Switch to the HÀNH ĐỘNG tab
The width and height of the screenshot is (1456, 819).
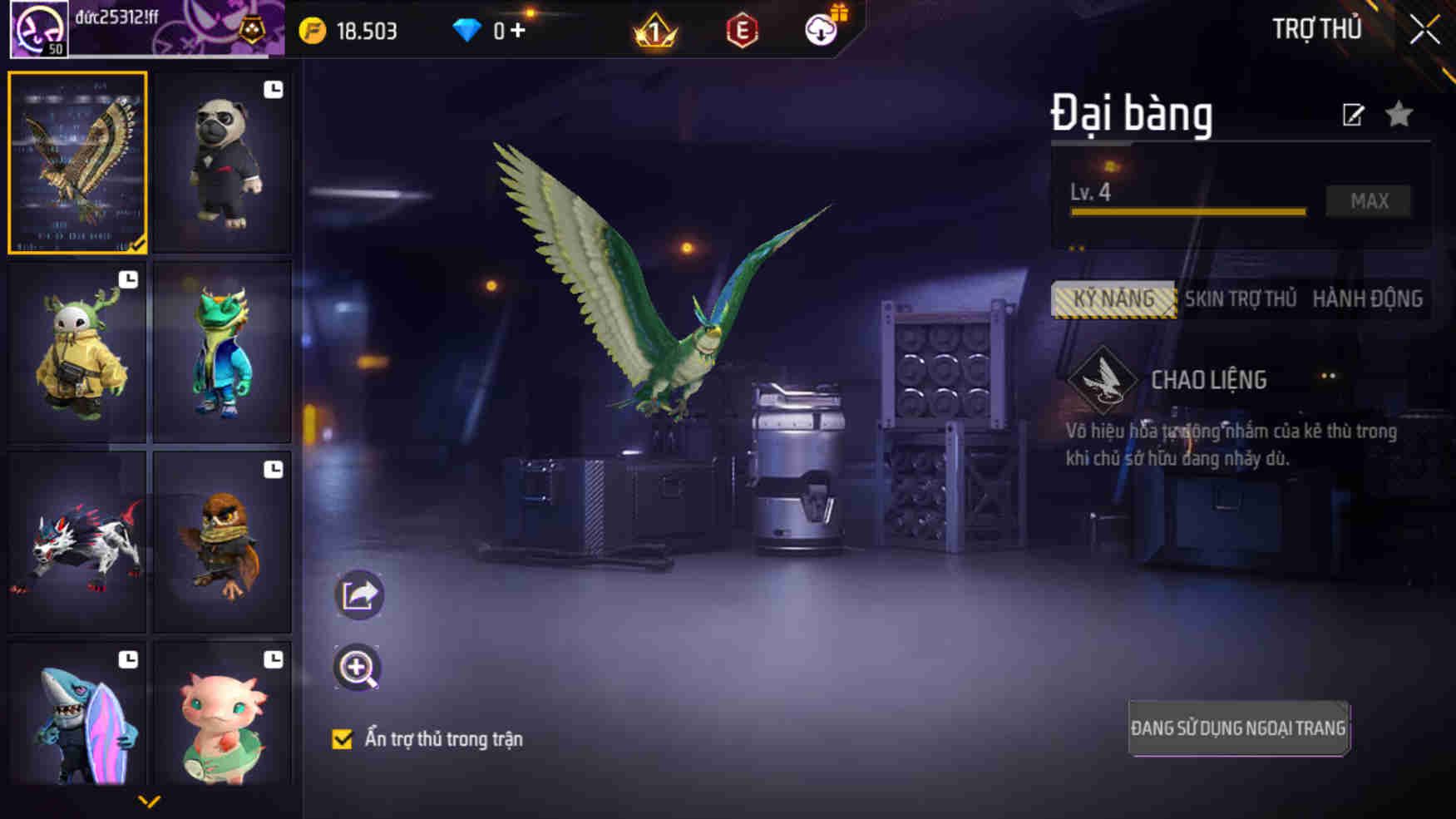tap(1367, 299)
